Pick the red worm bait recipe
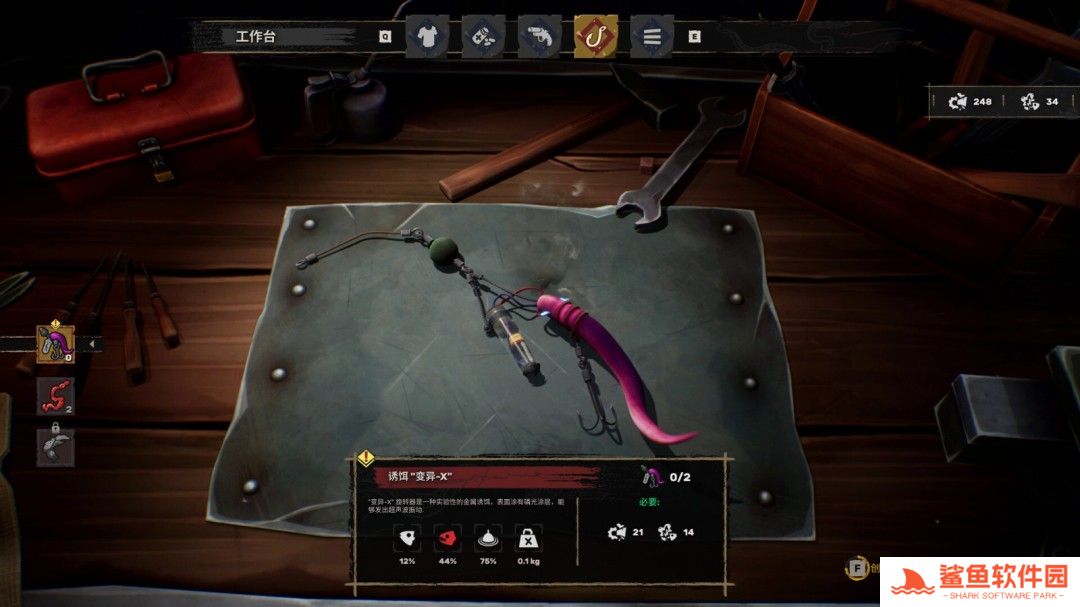The width and height of the screenshot is (1080, 607). pyautogui.click(x=56, y=396)
